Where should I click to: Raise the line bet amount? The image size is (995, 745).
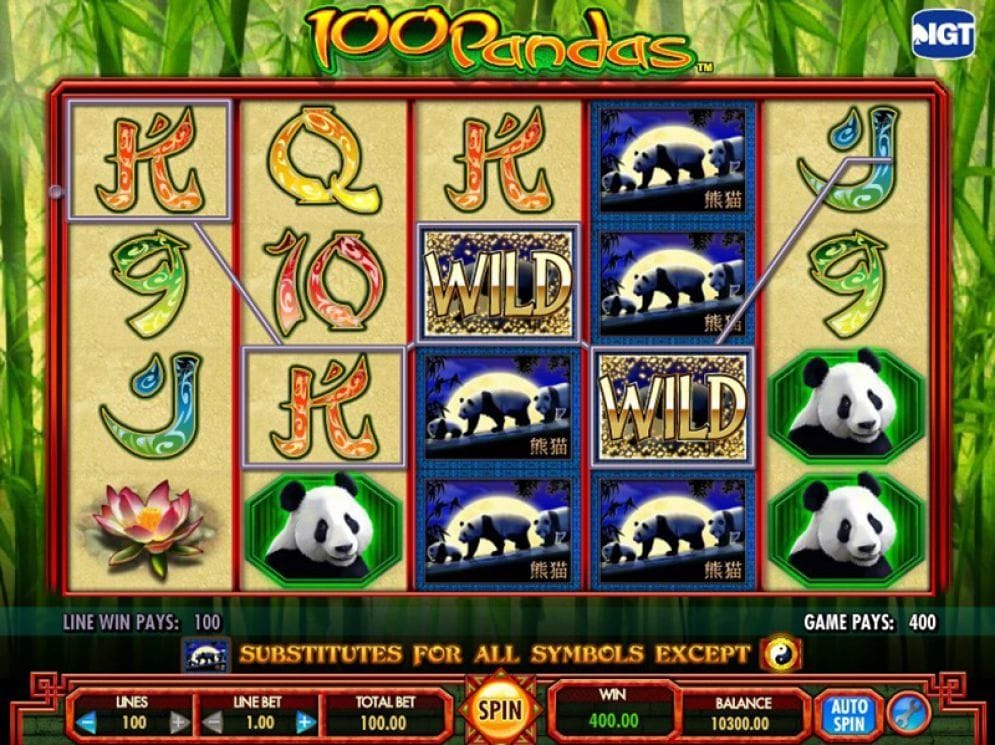pyautogui.click(x=305, y=722)
